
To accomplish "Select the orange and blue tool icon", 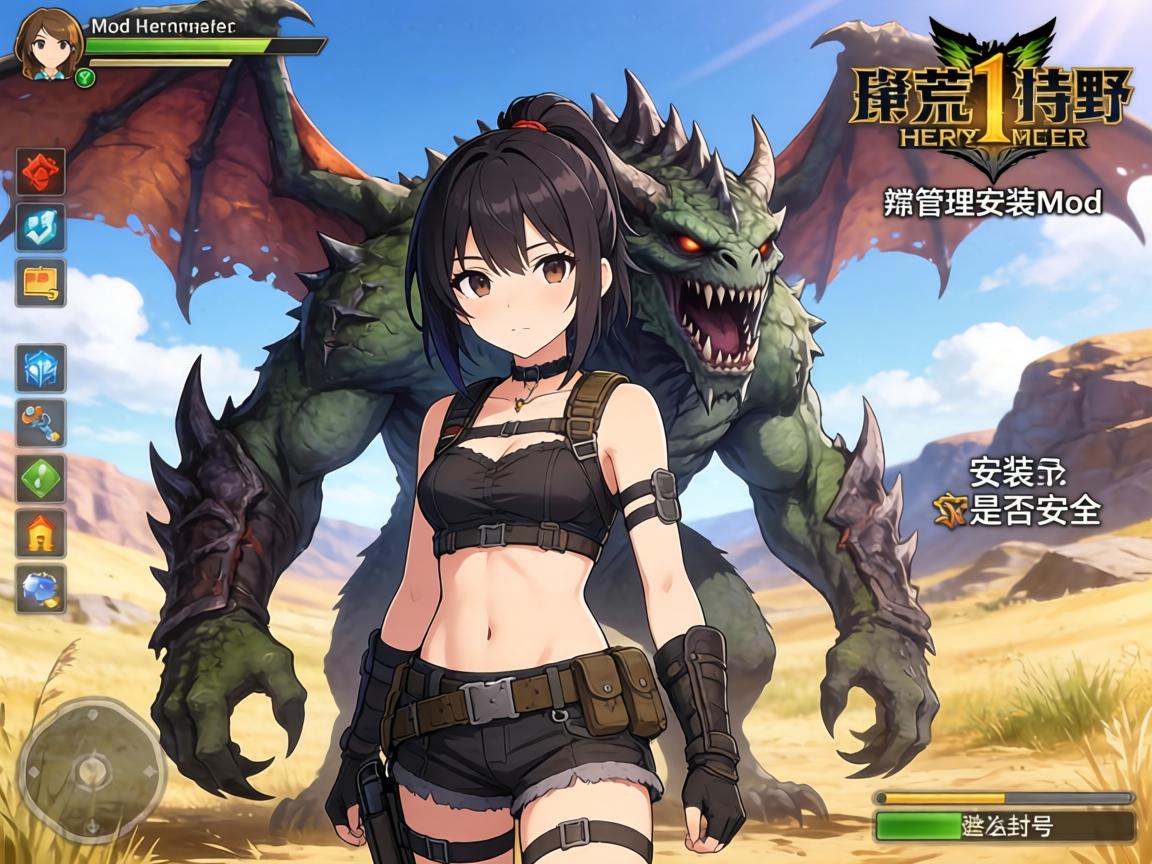I will pos(41,423).
